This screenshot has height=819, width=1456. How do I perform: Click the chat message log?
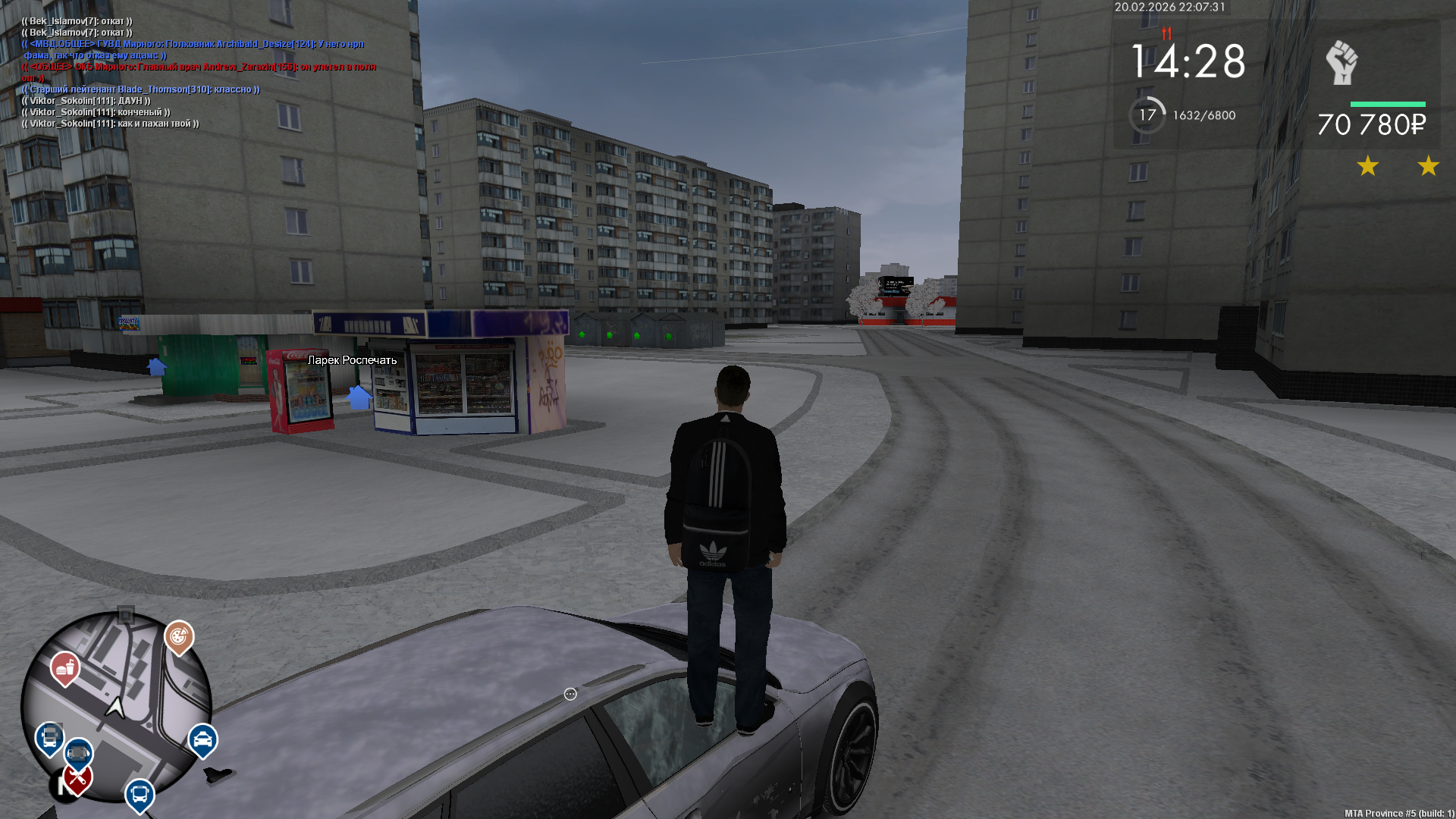pos(199,72)
